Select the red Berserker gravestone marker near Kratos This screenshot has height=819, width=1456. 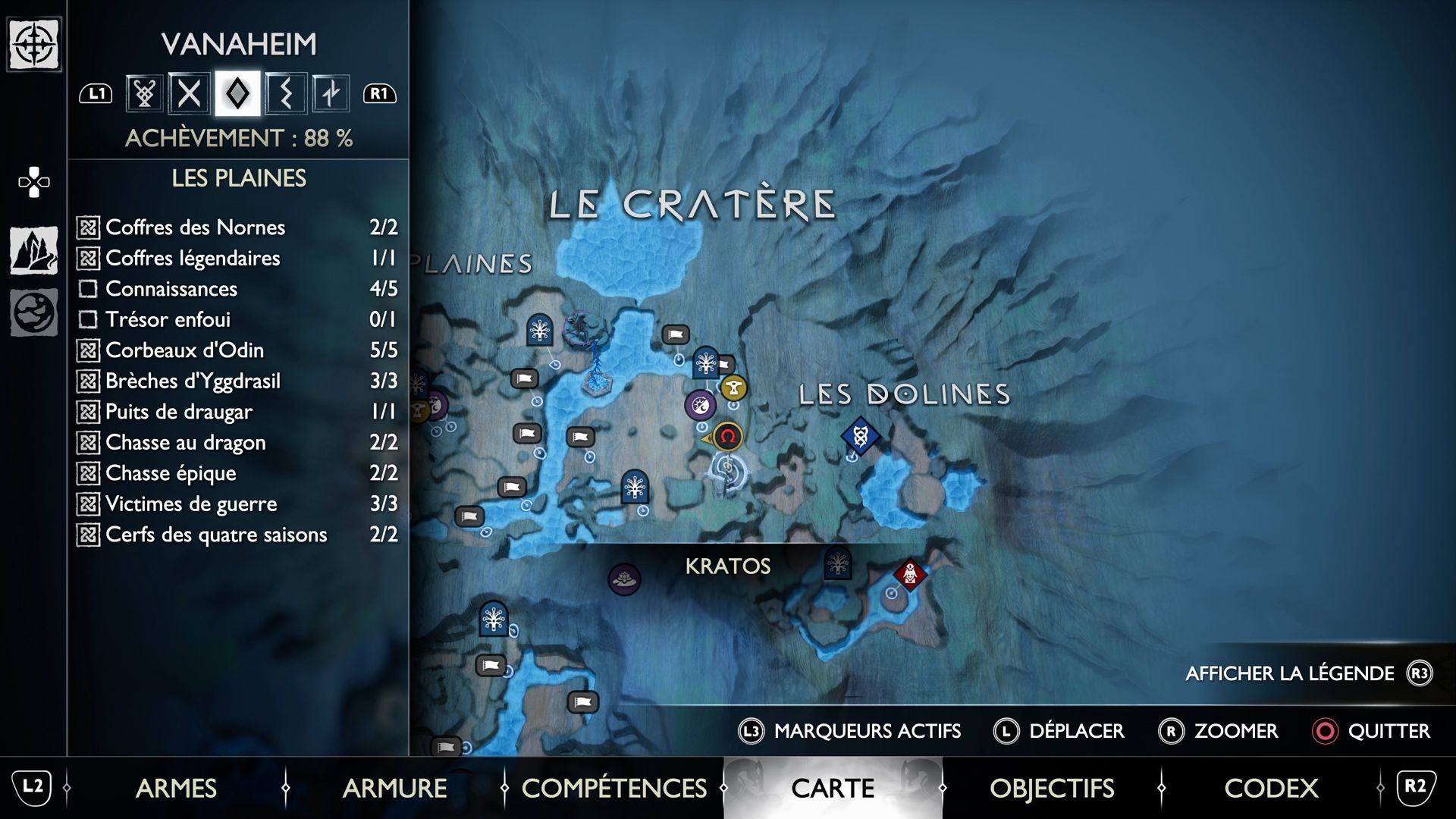pos(908,576)
